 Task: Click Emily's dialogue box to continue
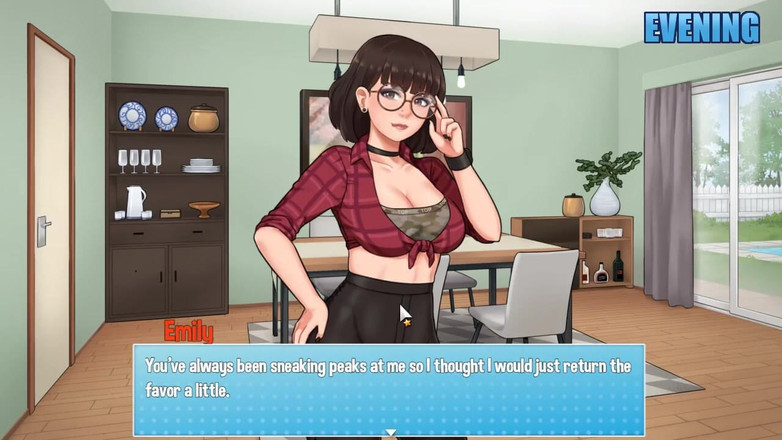coord(389,385)
